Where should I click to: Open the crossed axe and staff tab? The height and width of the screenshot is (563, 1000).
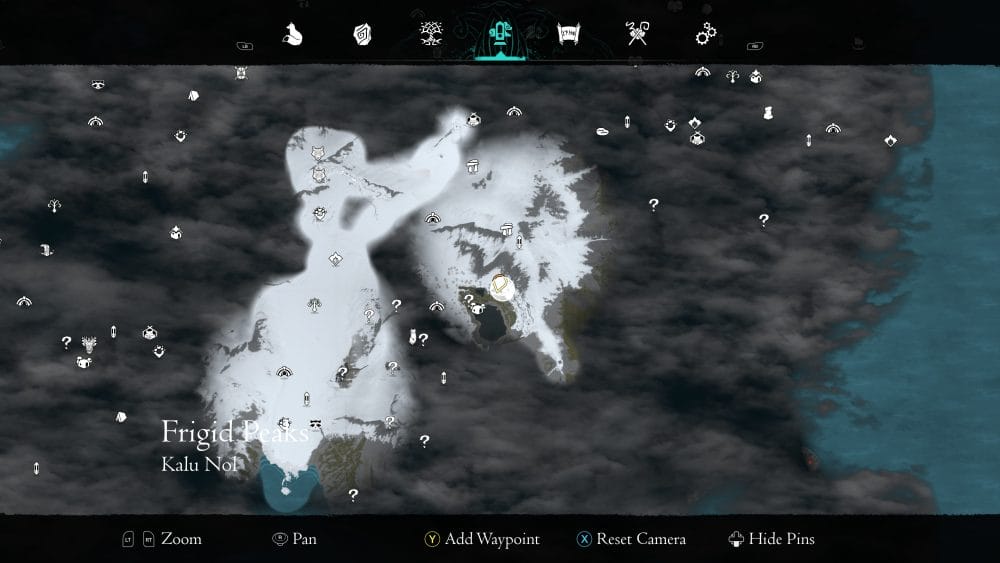click(637, 35)
